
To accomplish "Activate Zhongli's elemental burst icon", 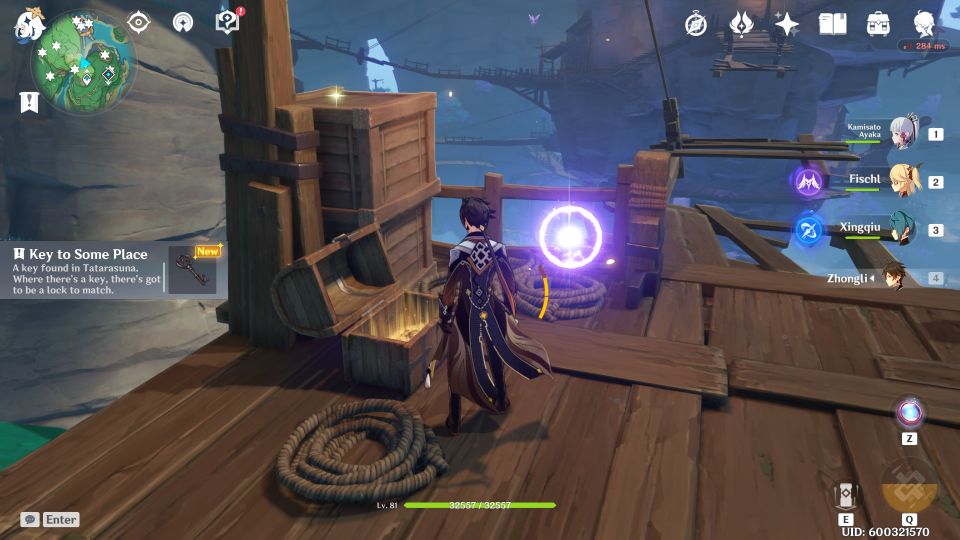I will tap(909, 487).
